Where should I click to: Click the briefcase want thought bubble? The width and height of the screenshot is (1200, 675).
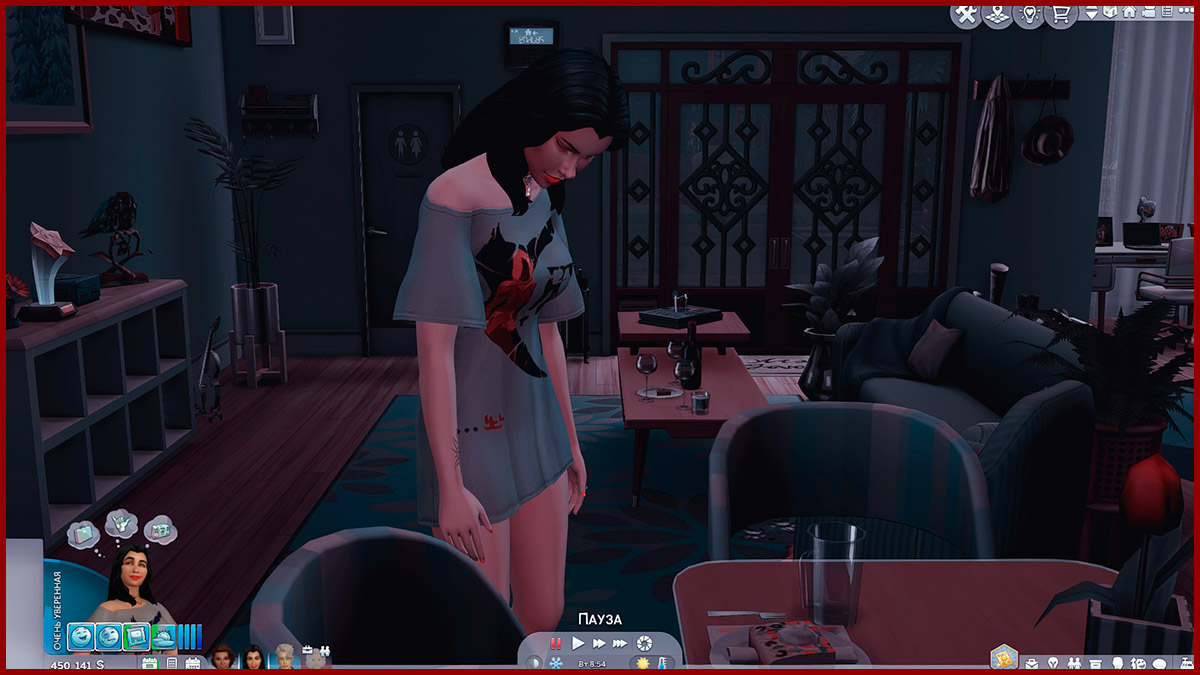tap(82, 534)
